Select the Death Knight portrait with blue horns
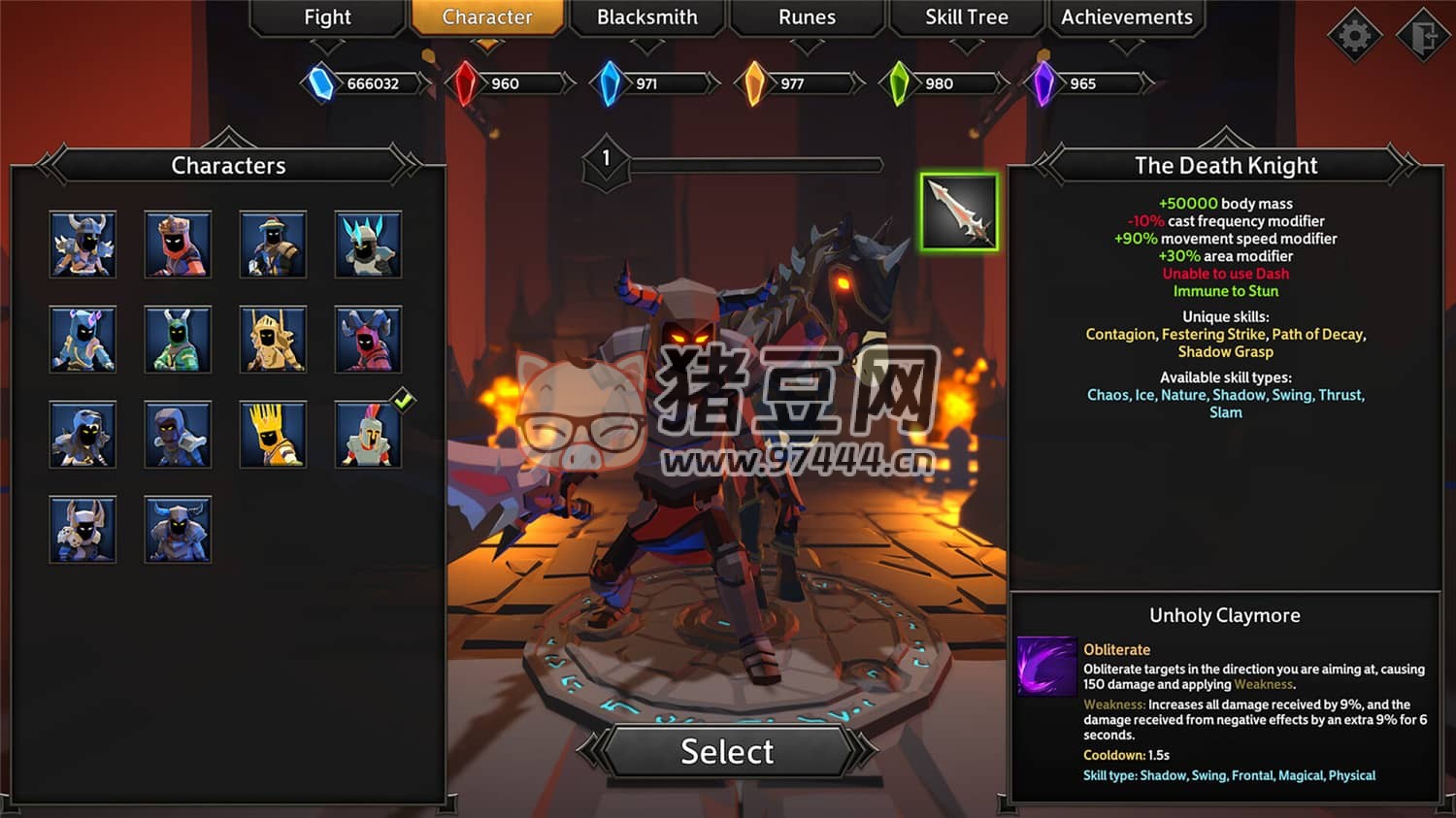Viewport: 1456px width, 818px height. pyautogui.click(x=178, y=530)
